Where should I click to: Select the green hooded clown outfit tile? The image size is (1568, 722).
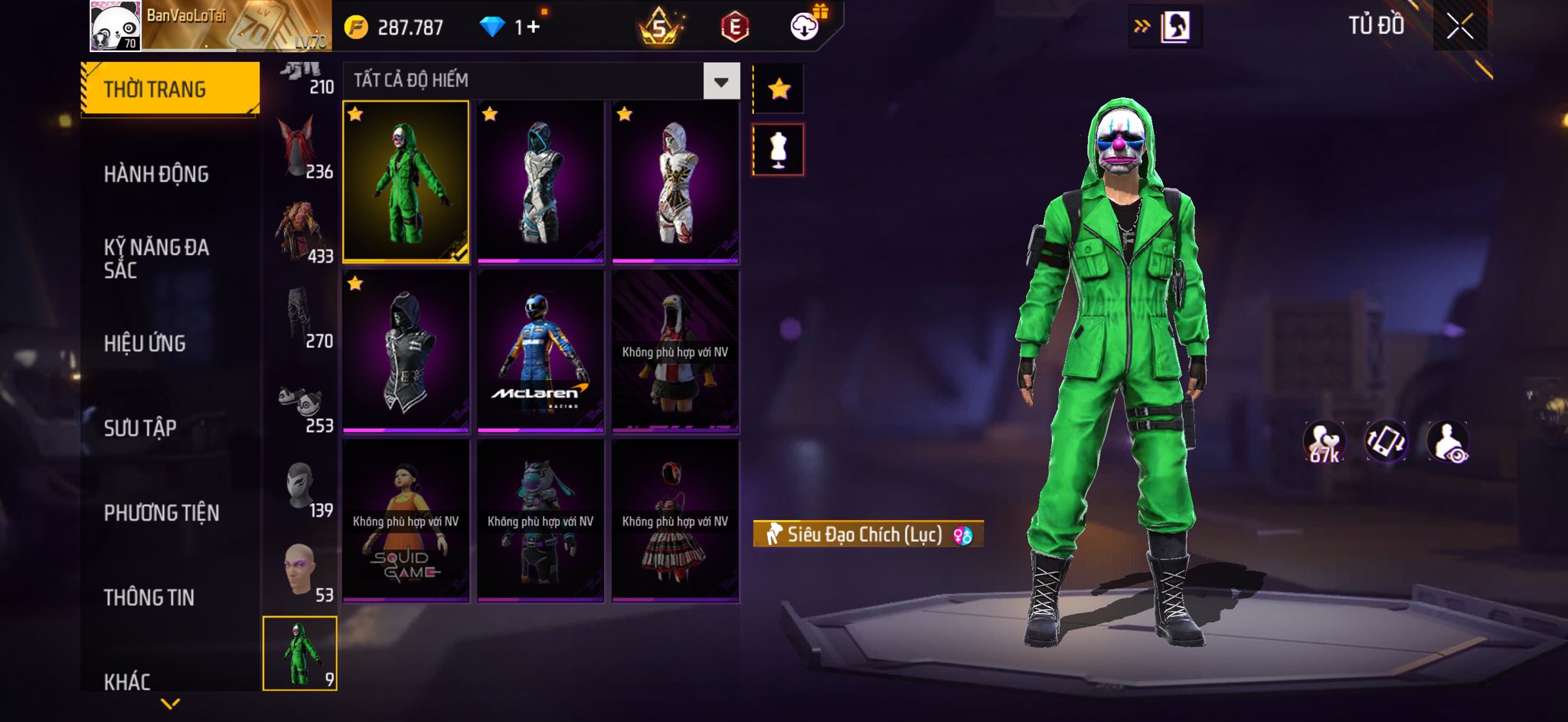click(406, 181)
